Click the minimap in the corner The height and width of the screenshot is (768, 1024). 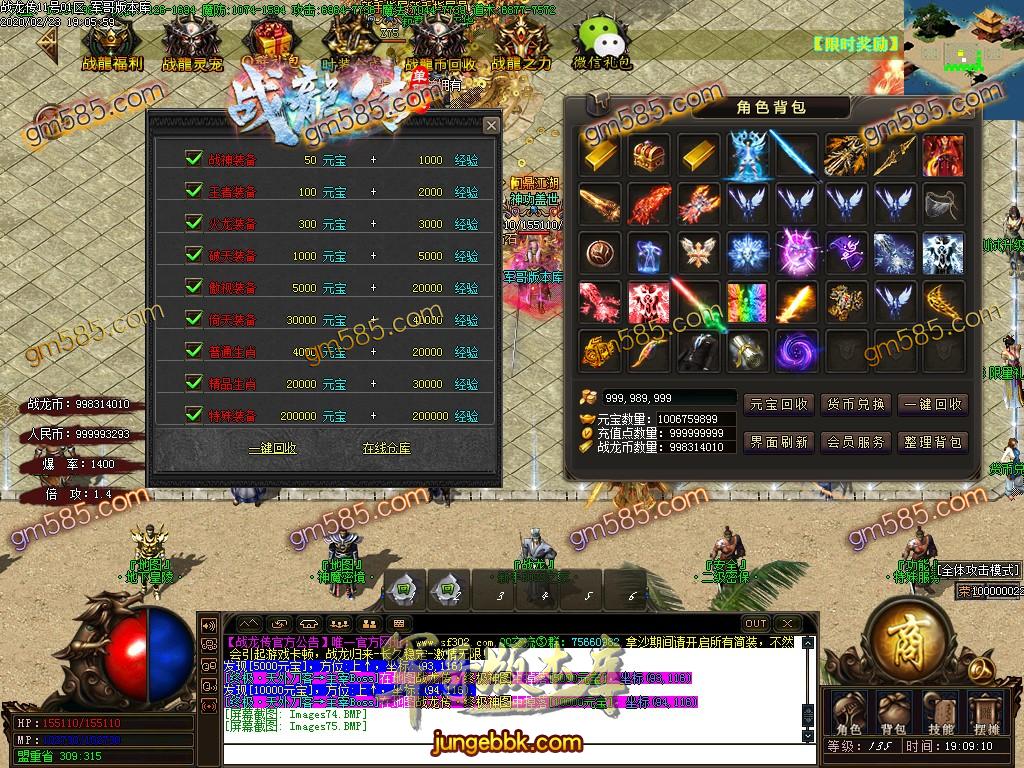[x=963, y=45]
